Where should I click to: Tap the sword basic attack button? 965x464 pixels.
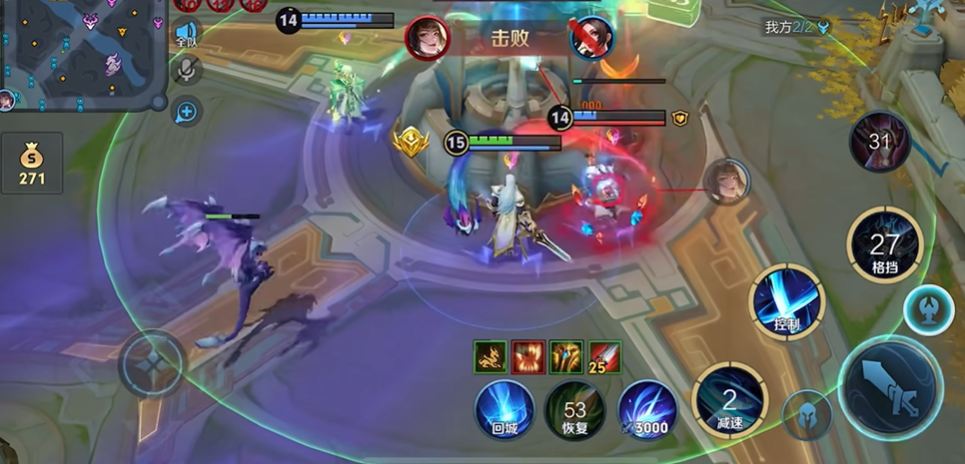(890, 387)
